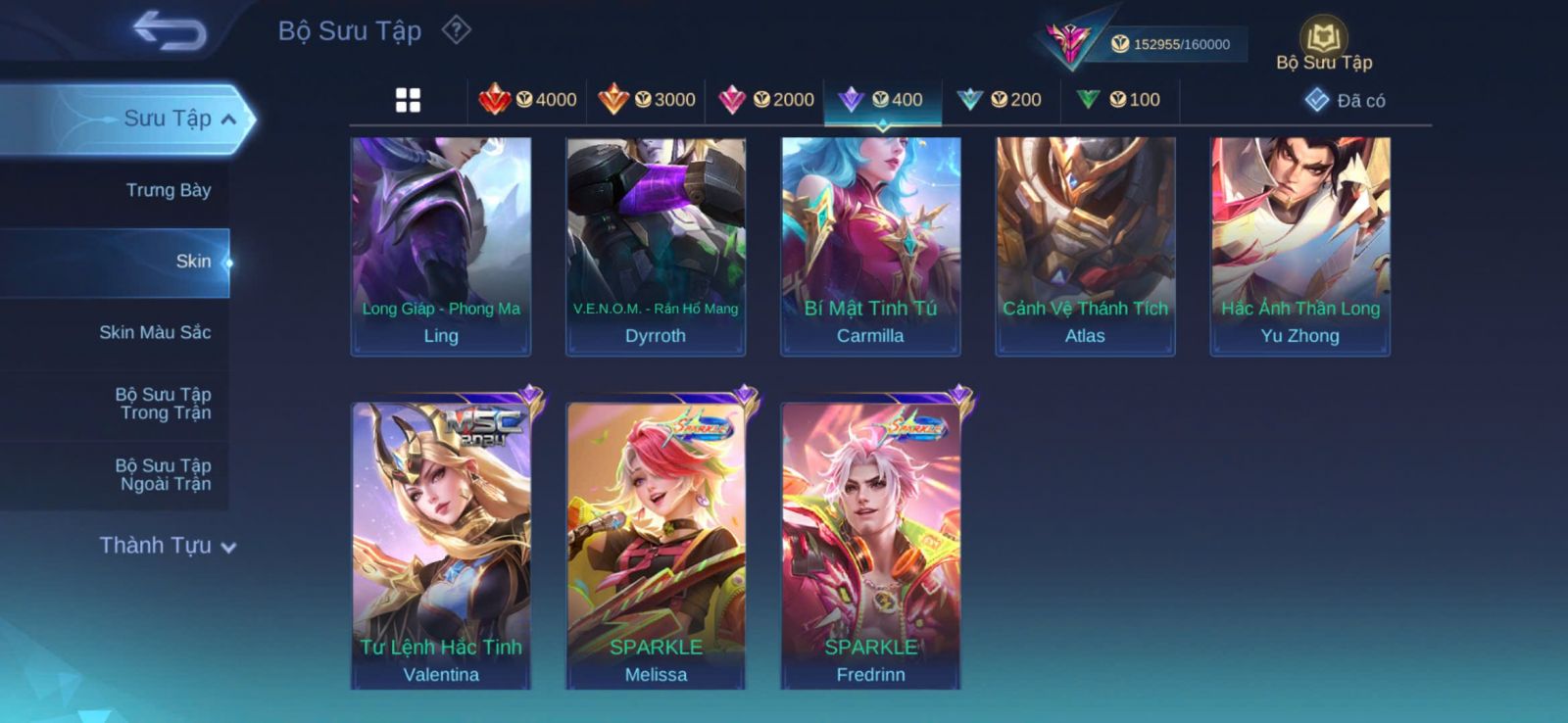Switch to the 2000 points tab
The width and height of the screenshot is (1568, 723).
tap(766, 100)
